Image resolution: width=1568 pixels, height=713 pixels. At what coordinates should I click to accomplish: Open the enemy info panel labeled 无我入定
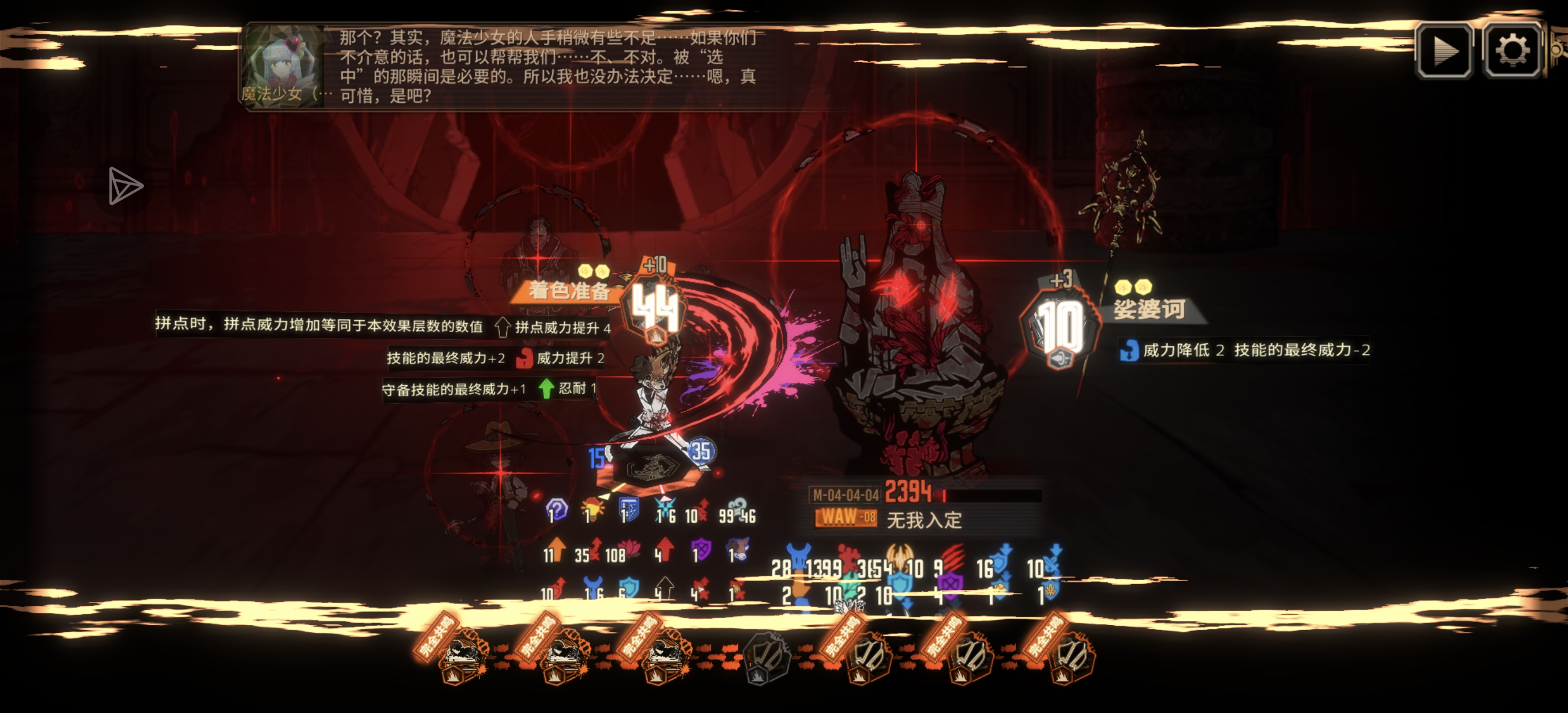(x=924, y=519)
